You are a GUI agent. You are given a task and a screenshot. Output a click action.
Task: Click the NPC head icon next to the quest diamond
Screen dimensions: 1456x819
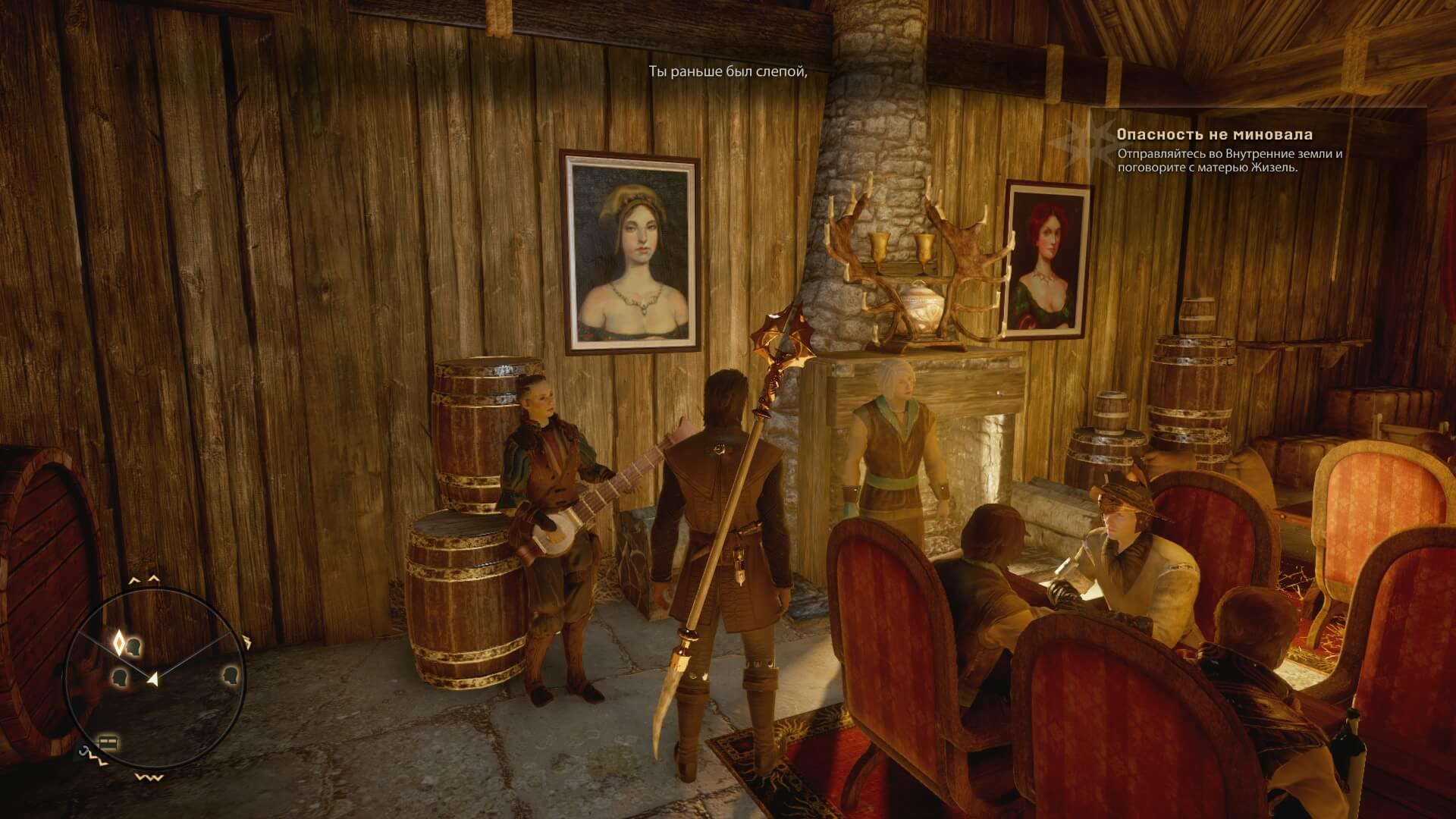click(x=133, y=647)
